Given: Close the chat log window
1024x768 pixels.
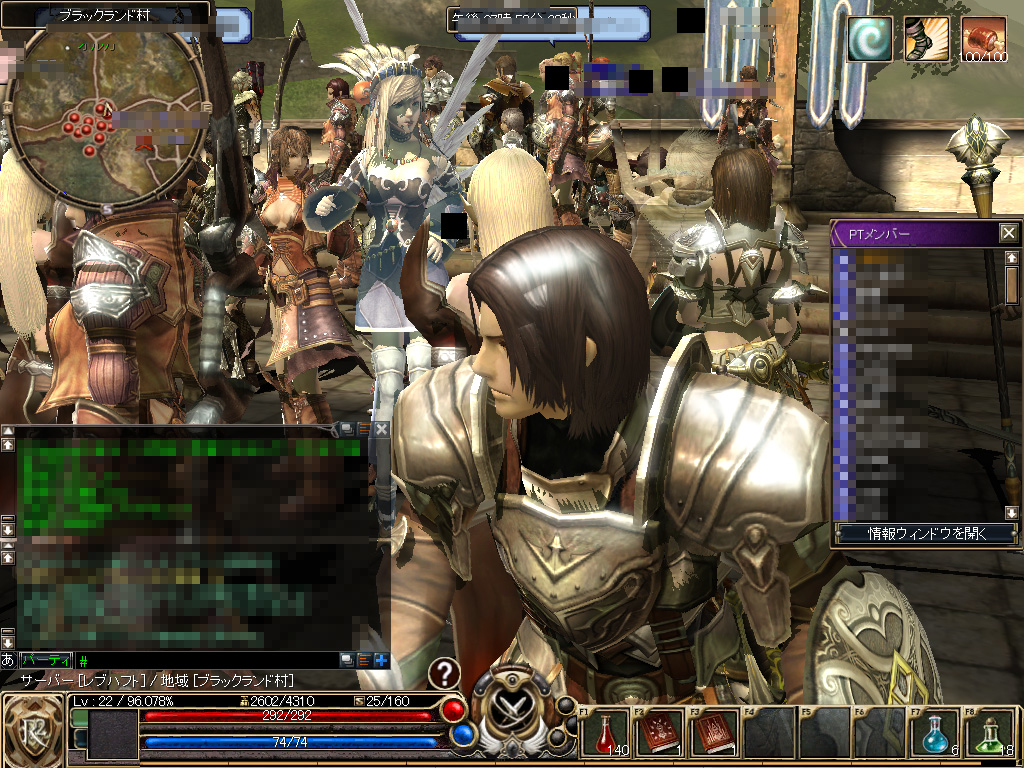Looking at the screenshot, I should click(x=381, y=429).
